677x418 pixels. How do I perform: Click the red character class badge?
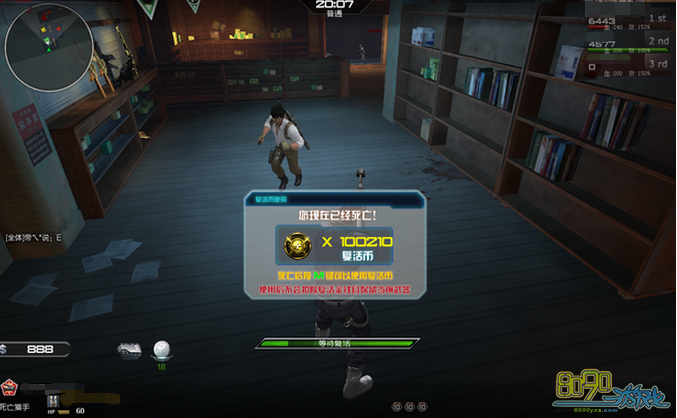(9, 386)
